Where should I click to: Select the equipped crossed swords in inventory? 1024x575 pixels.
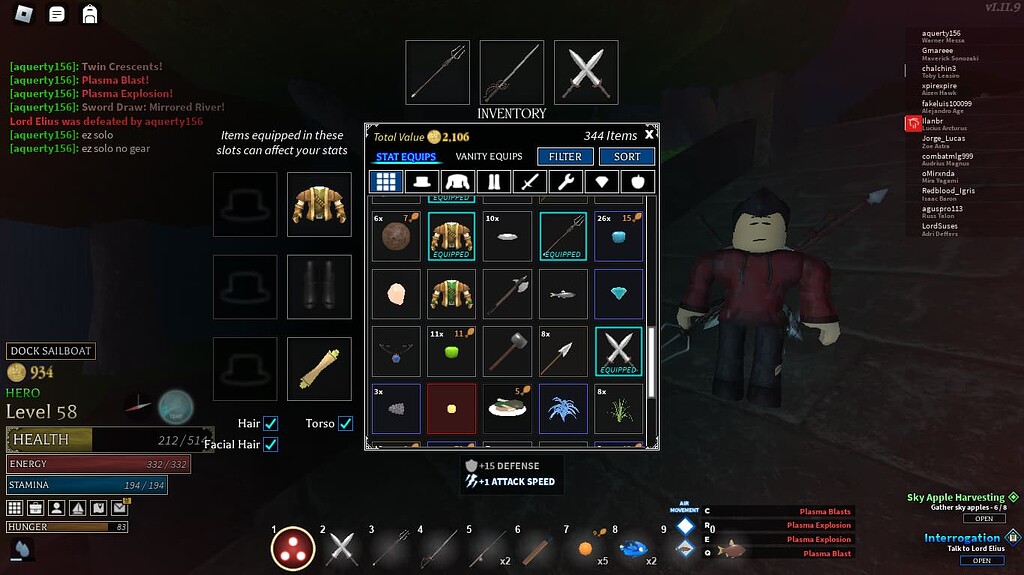619,351
